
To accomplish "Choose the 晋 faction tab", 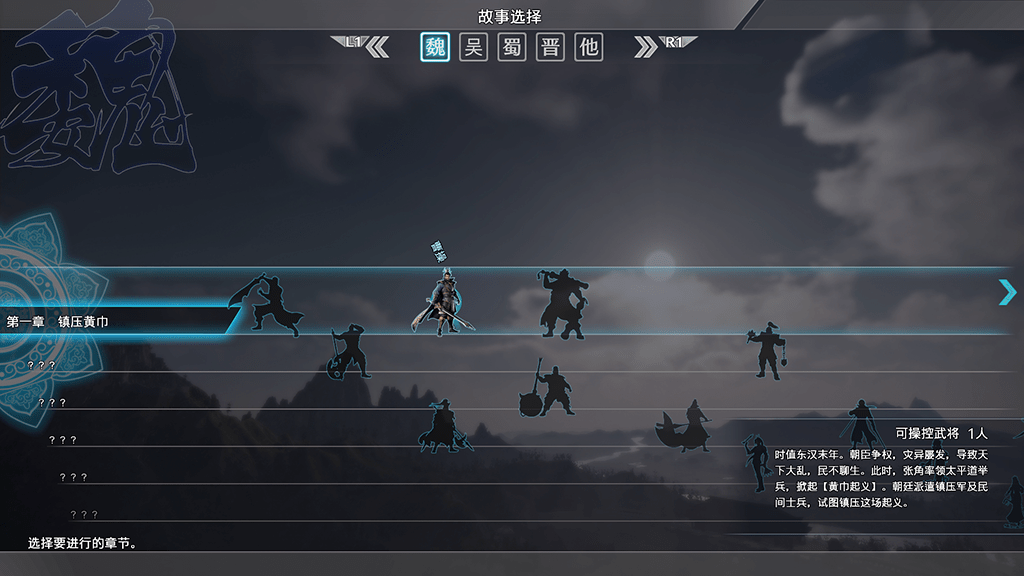I will 550,47.
